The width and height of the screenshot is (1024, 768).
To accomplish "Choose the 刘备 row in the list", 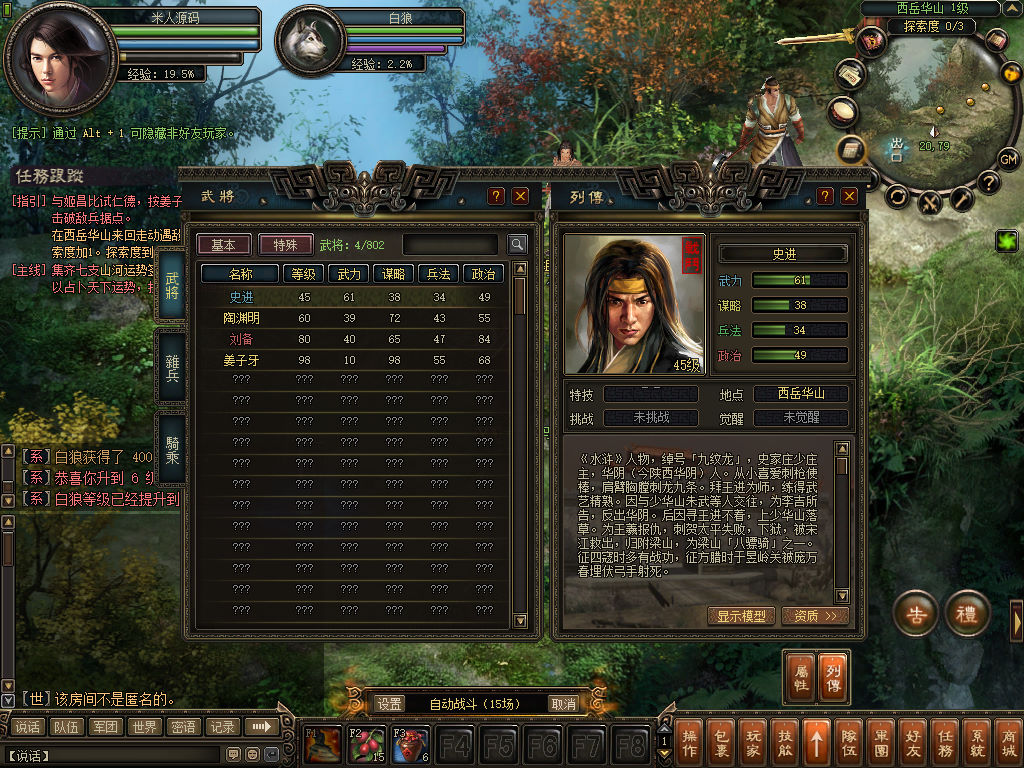I will (x=241, y=339).
